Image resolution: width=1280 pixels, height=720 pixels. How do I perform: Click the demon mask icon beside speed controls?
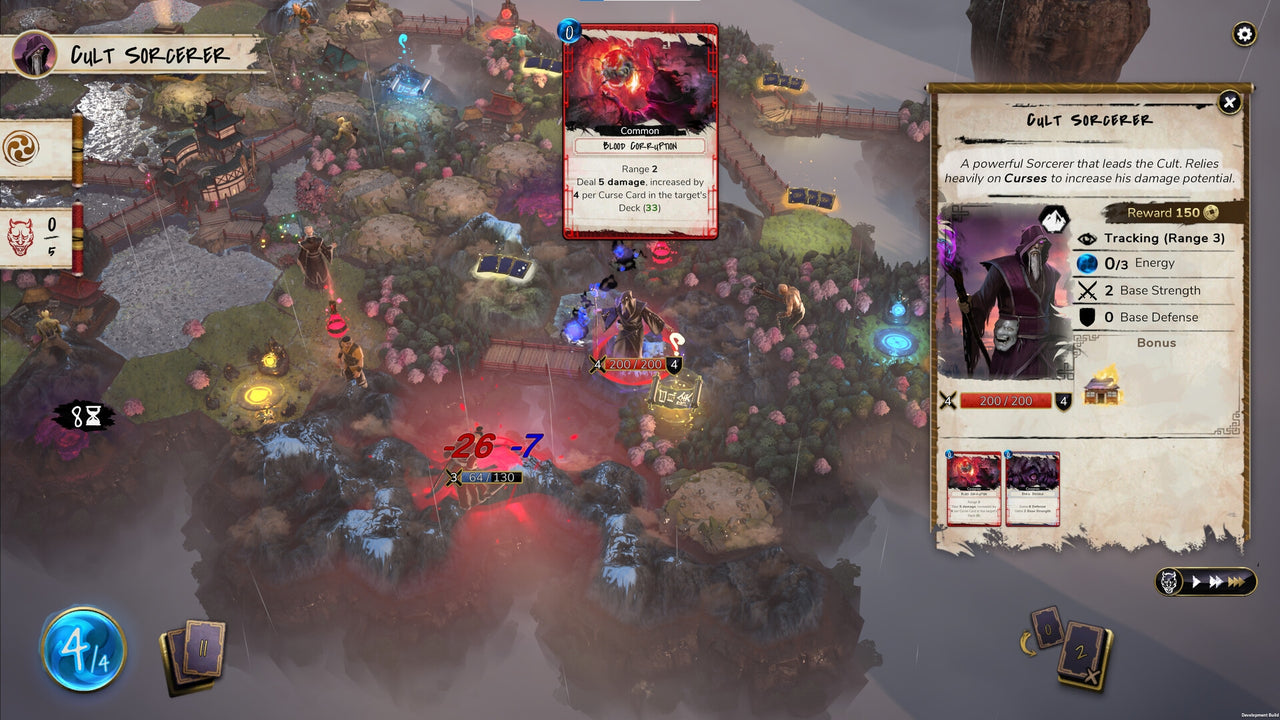tap(1167, 581)
